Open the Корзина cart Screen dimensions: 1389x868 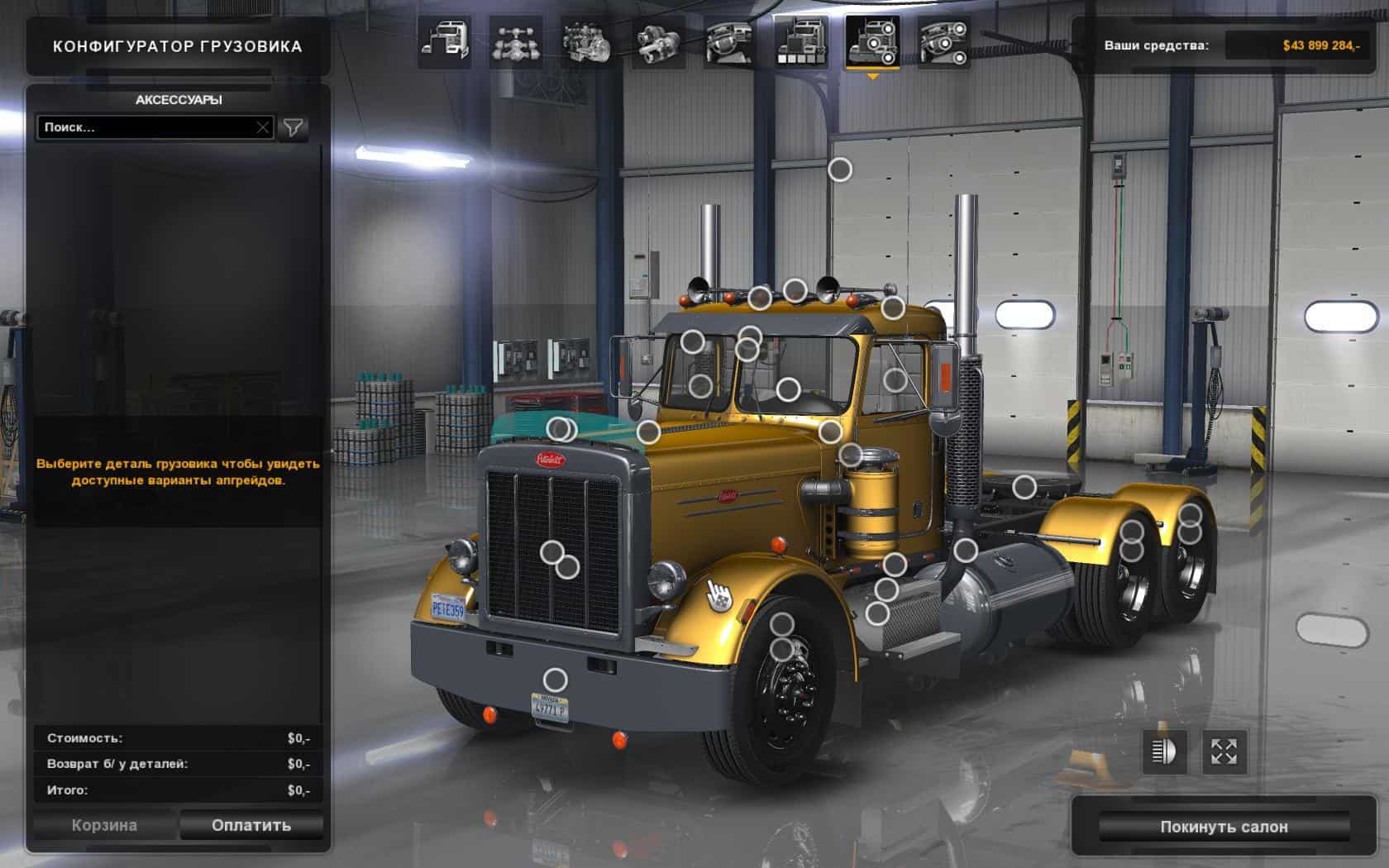(104, 825)
